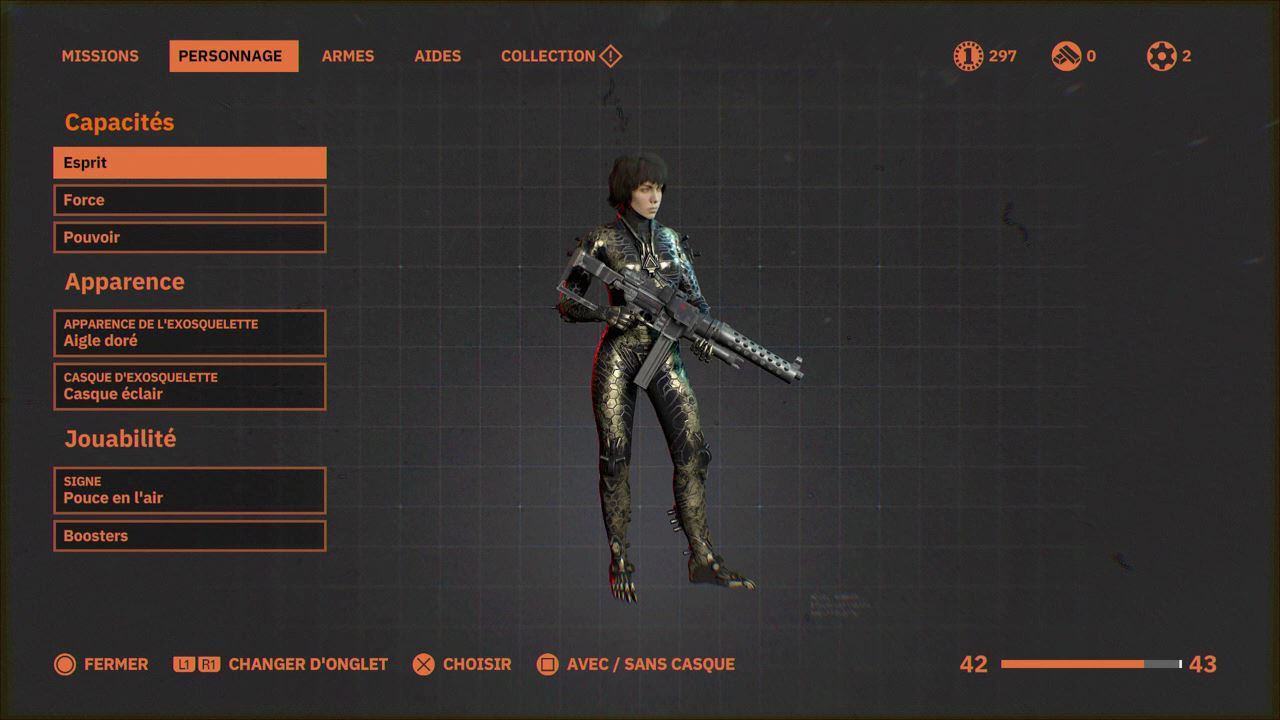1280x720 pixels.
Task: Open the Casque éclair helmet option
Action: (x=190, y=386)
